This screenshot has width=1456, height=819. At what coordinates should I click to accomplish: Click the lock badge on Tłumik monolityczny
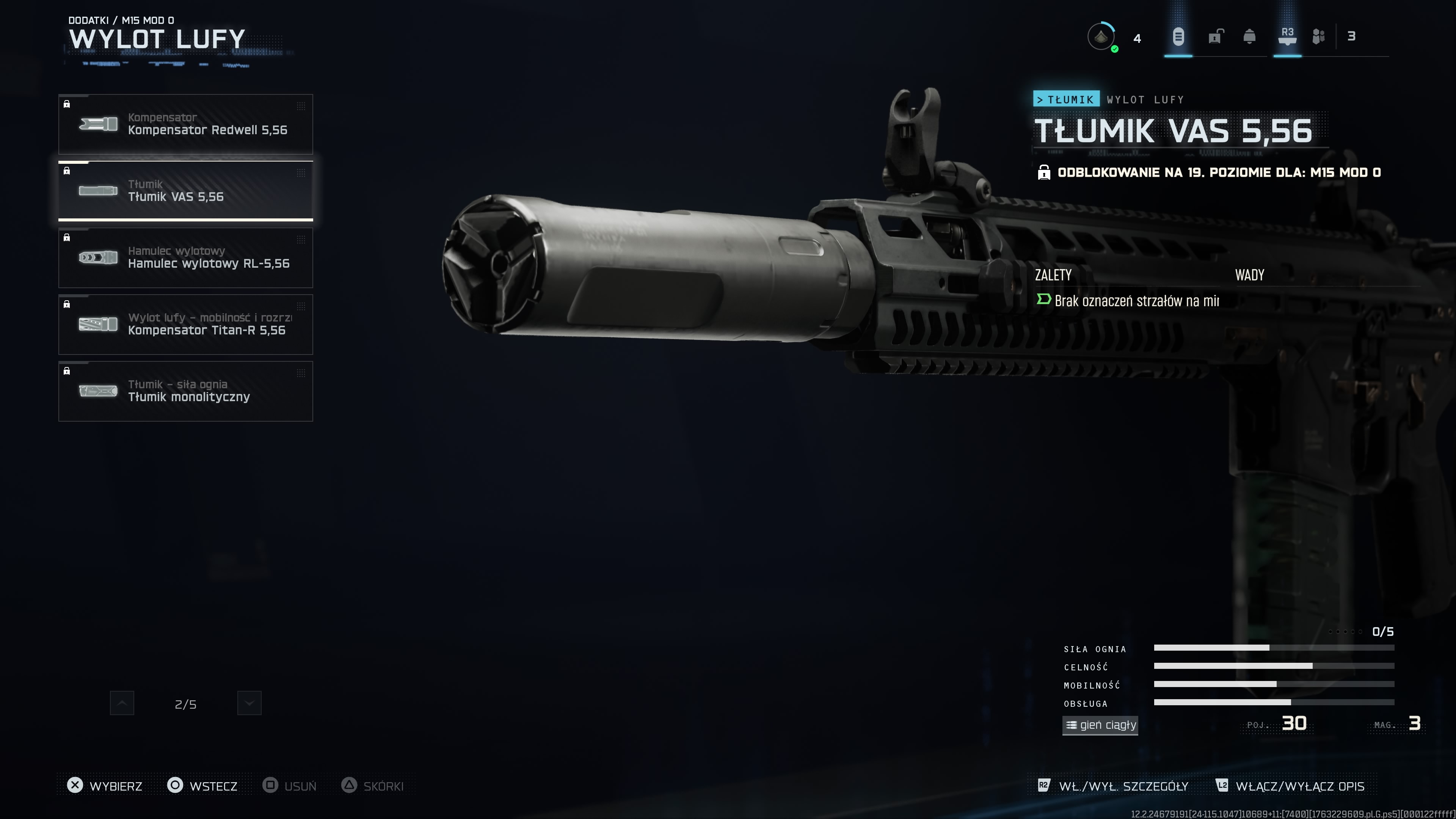(x=67, y=371)
